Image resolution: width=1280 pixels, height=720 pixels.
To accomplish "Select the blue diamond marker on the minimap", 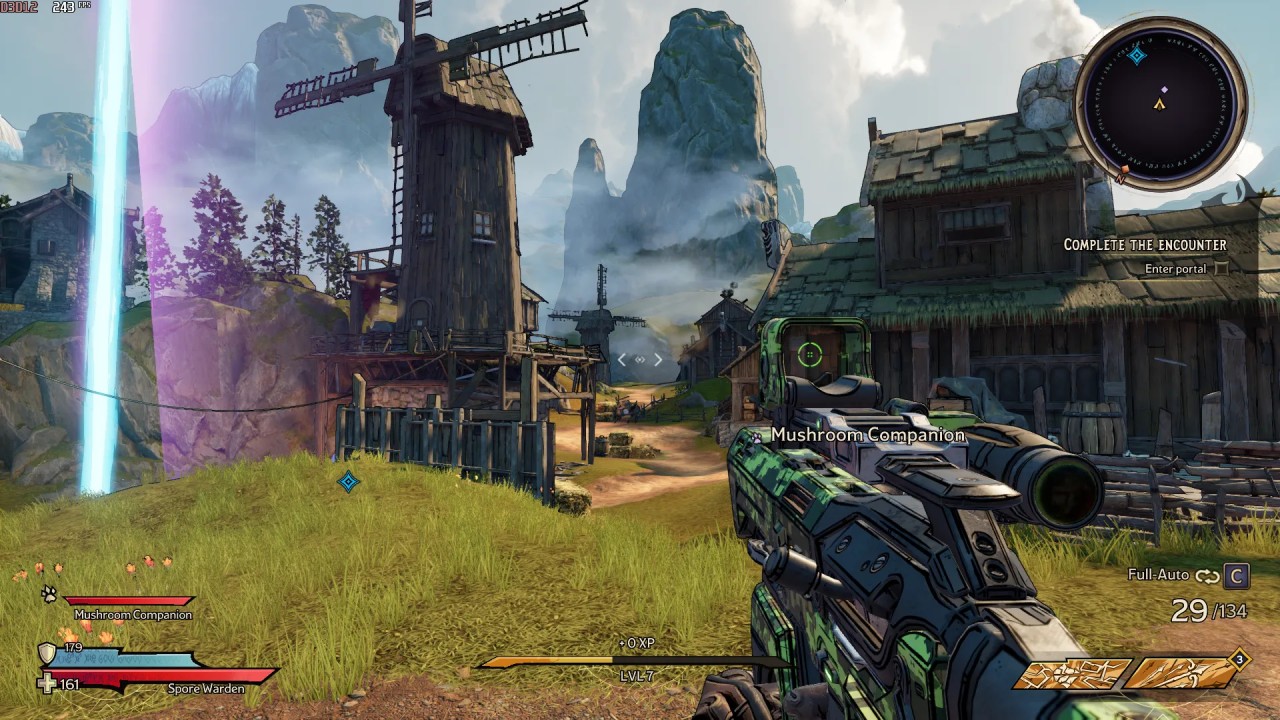I will 1137,55.
